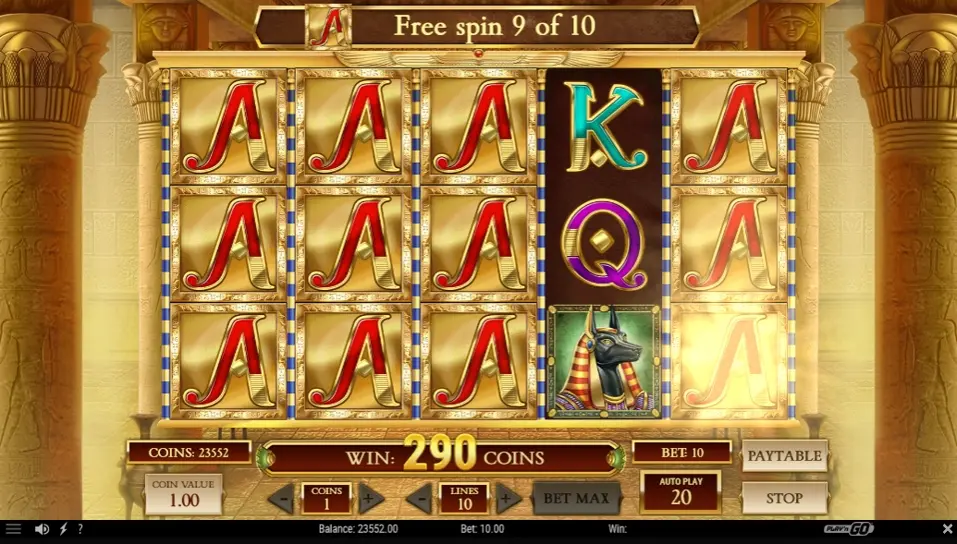Image resolution: width=957 pixels, height=544 pixels.
Task: Click the Bet Max button
Action: coord(576,497)
